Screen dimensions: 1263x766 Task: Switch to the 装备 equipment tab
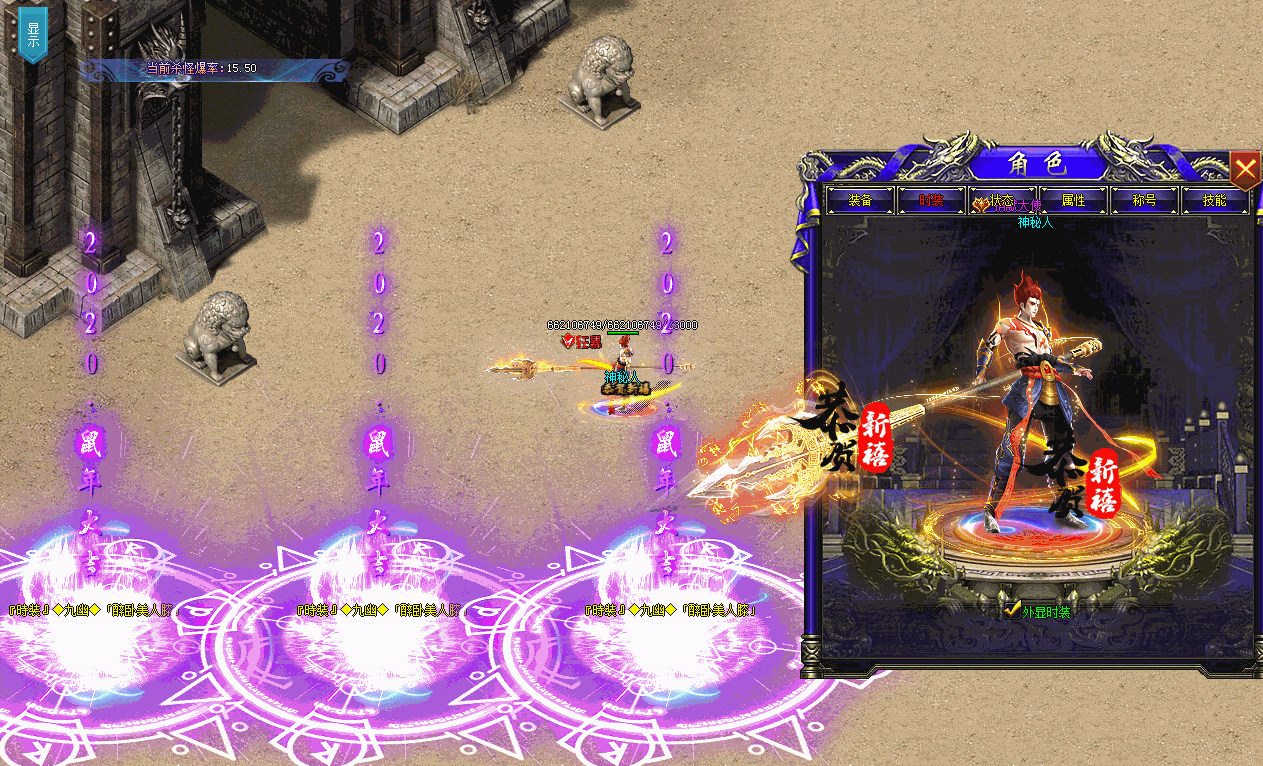(860, 200)
